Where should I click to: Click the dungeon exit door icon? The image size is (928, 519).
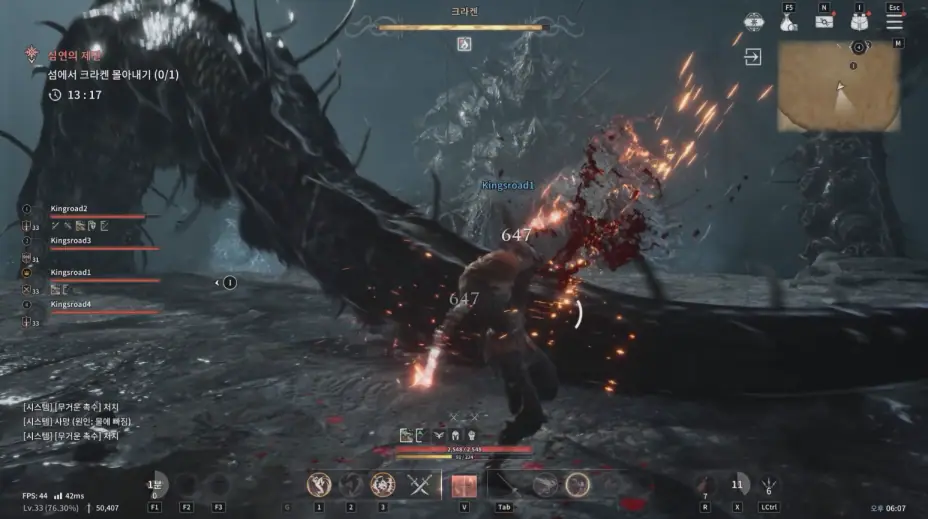click(752, 58)
